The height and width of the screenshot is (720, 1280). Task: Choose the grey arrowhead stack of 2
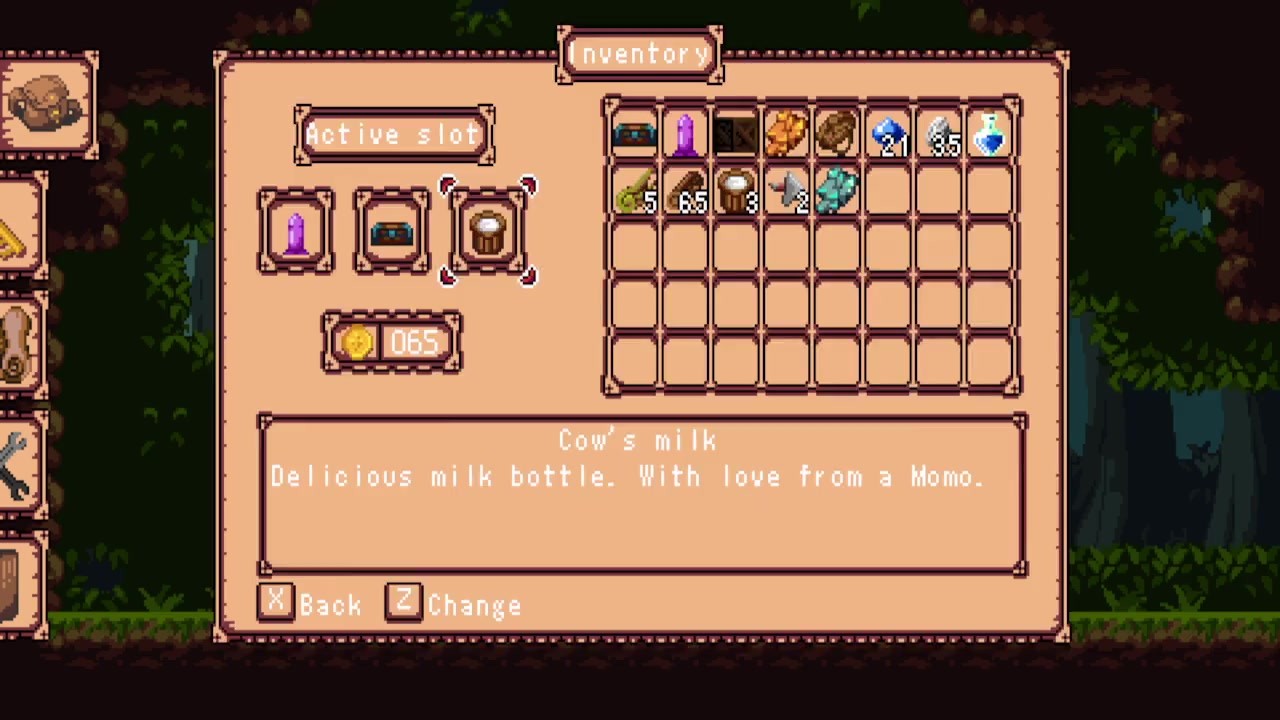click(787, 192)
